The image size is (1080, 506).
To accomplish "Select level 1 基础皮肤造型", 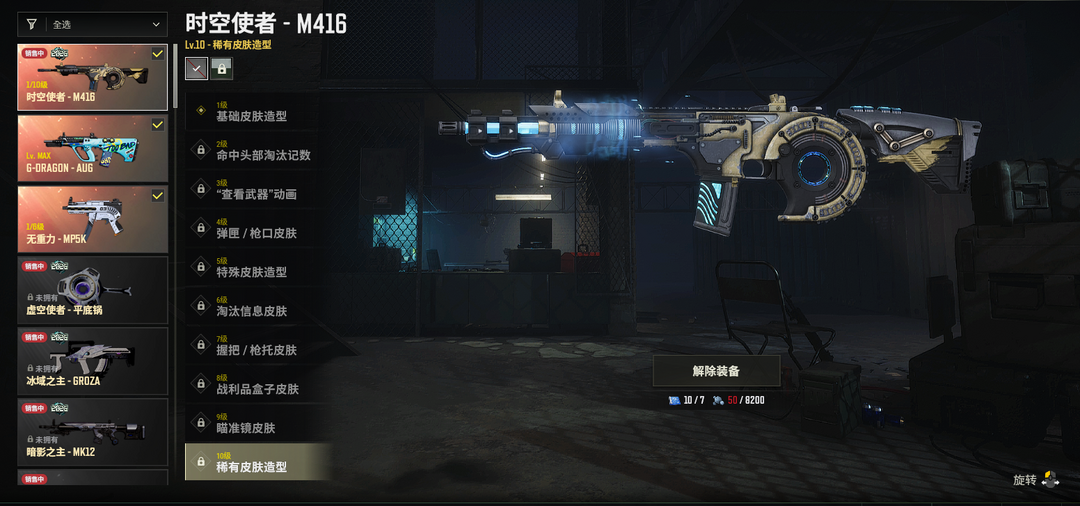I will click(x=256, y=111).
